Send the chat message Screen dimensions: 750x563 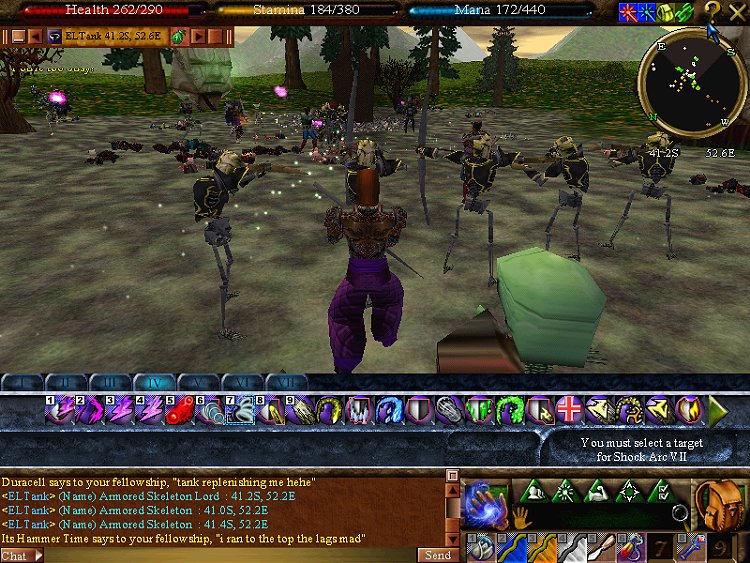tap(438, 555)
